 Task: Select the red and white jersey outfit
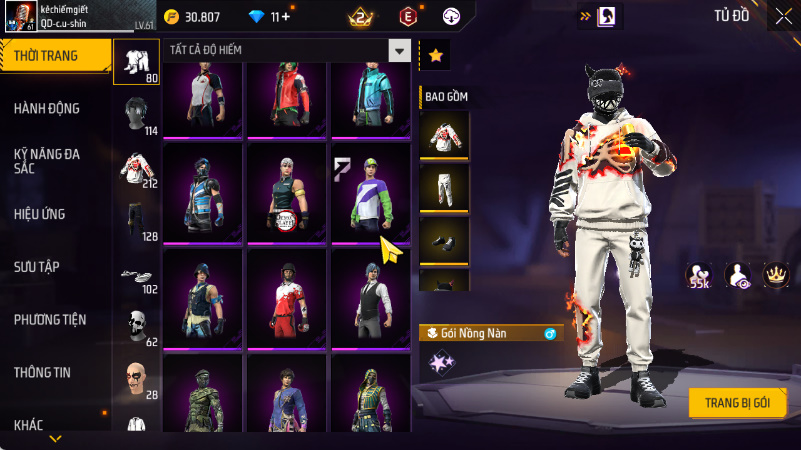click(287, 298)
